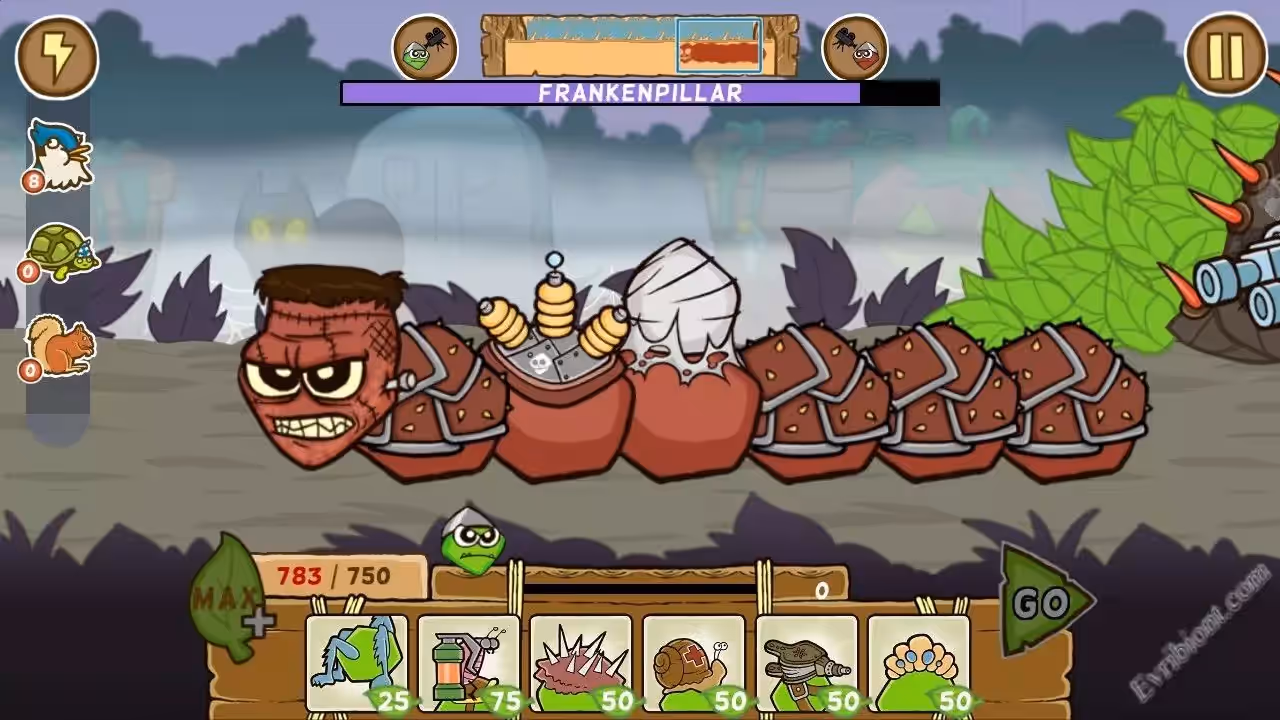This screenshot has width=1280, height=720.
Task: Activate the lightning bolt power button
Action: [57, 56]
